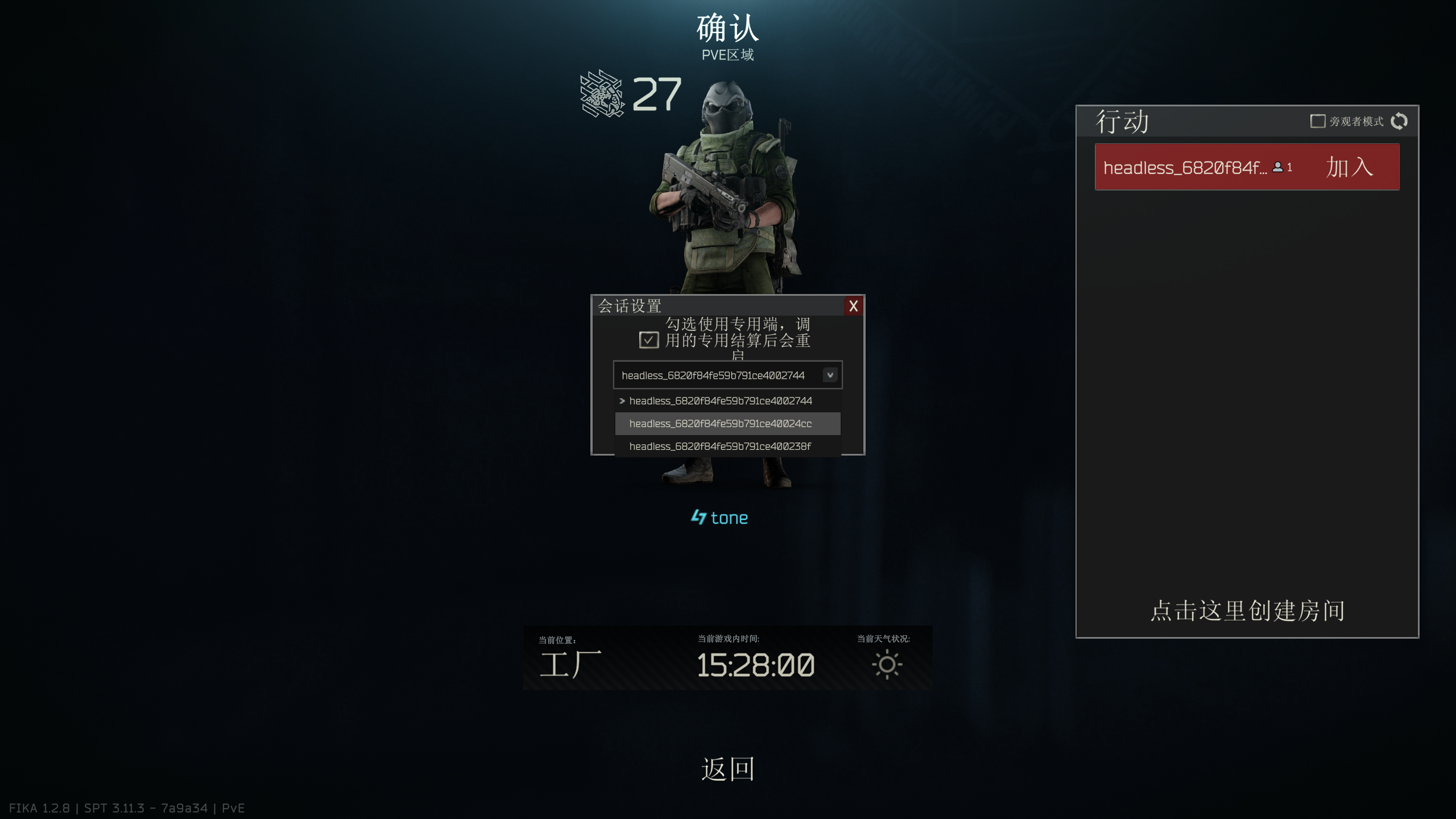Choose headless option ending in 40024cc
This screenshot has height=819, width=1456.
coord(720,424)
